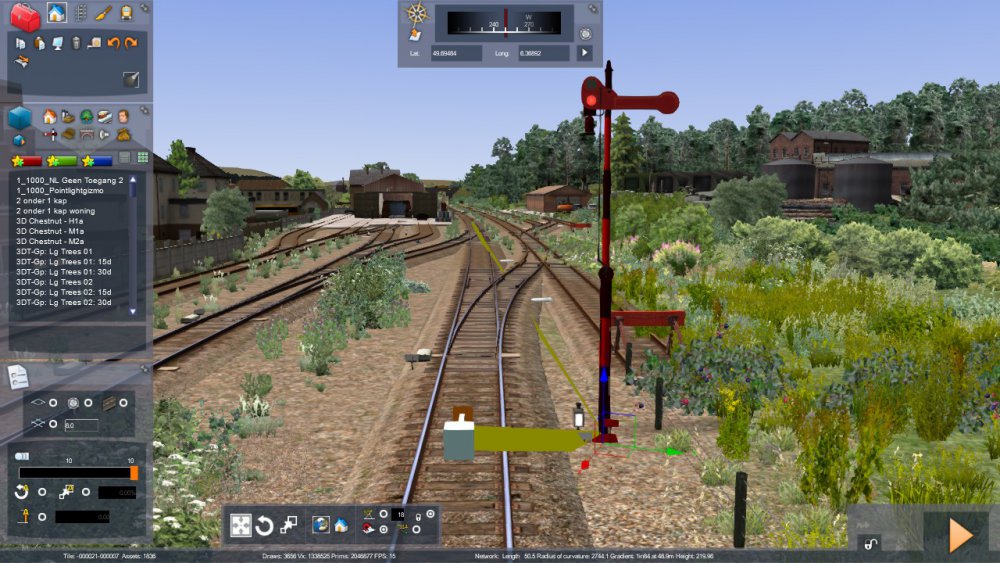Click the Longitude coordinate field
Viewport: 1000px width, 563px height.
tap(544, 53)
